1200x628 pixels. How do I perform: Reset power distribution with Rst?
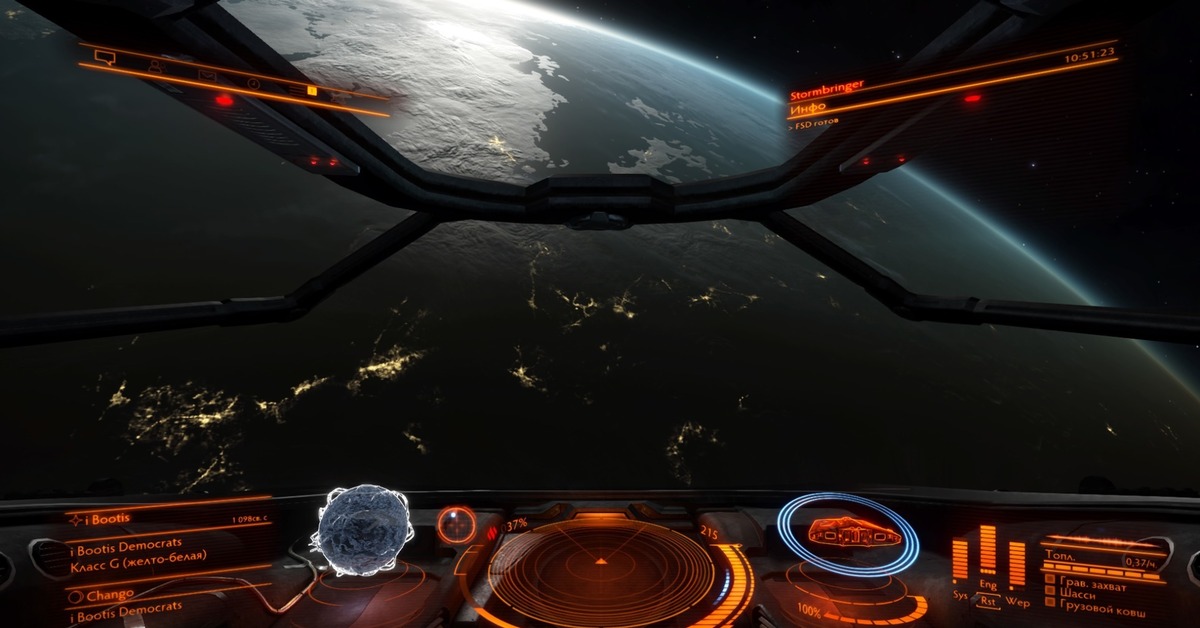[x=988, y=602]
